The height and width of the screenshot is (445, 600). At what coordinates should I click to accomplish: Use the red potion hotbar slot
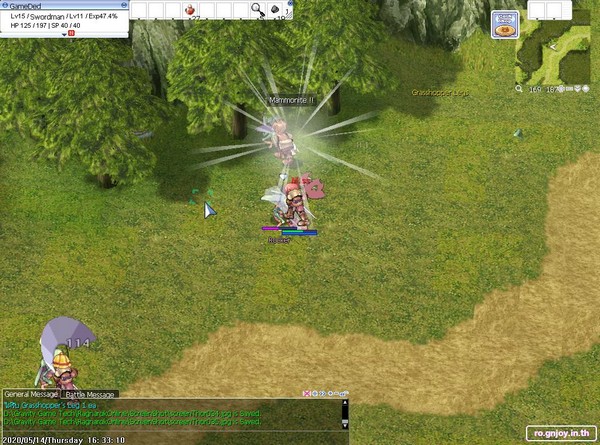[191, 9]
